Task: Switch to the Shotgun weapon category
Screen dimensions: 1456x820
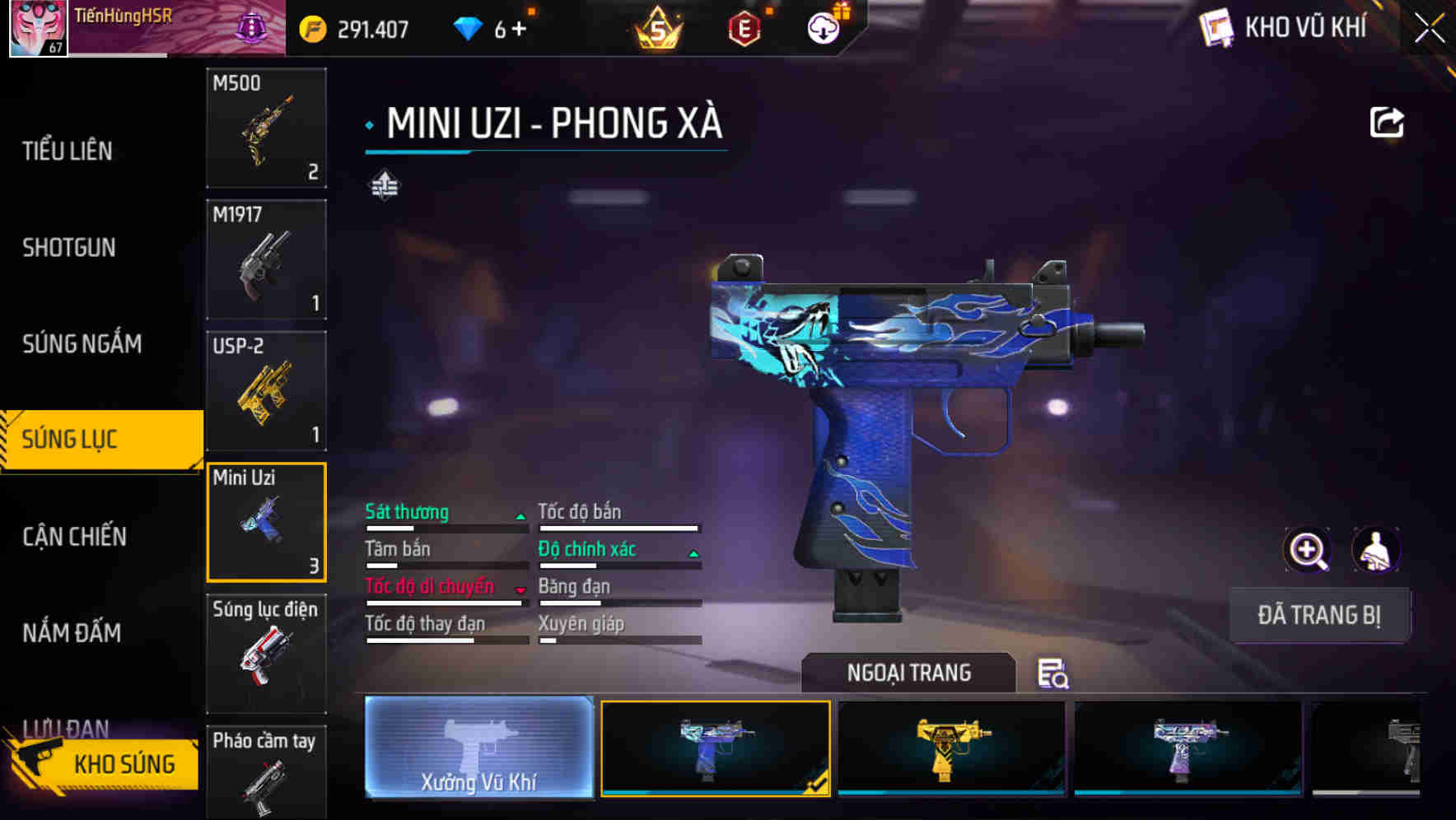Action: click(69, 248)
